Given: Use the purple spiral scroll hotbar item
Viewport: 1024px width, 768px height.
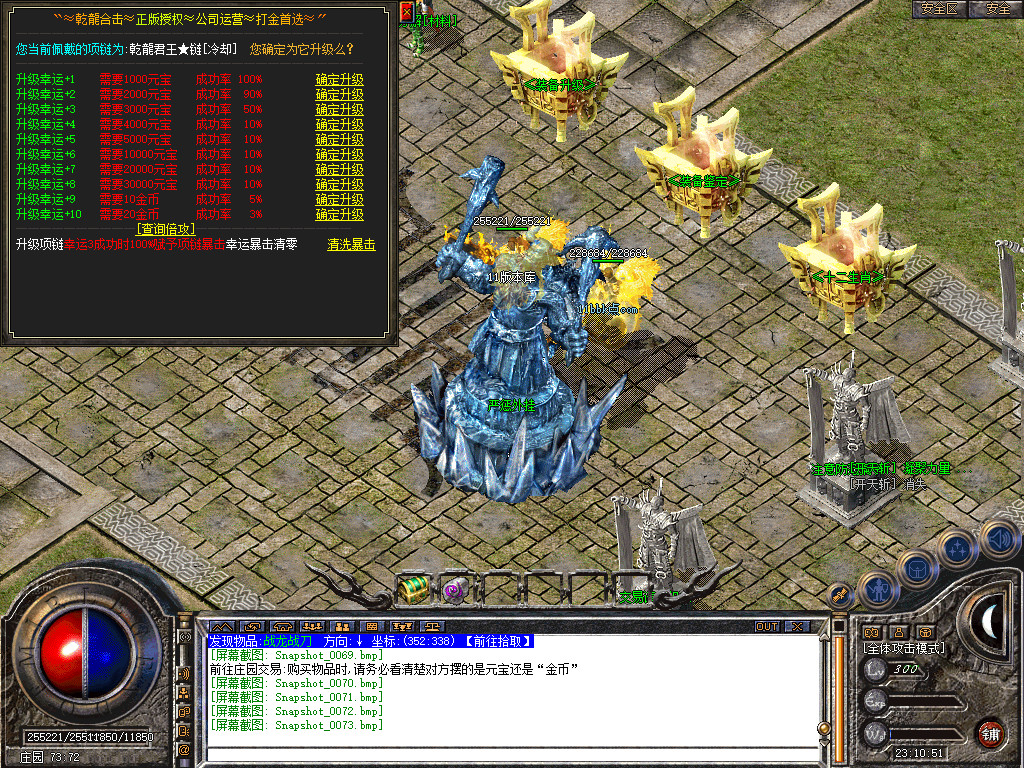Looking at the screenshot, I should [x=456, y=589].
